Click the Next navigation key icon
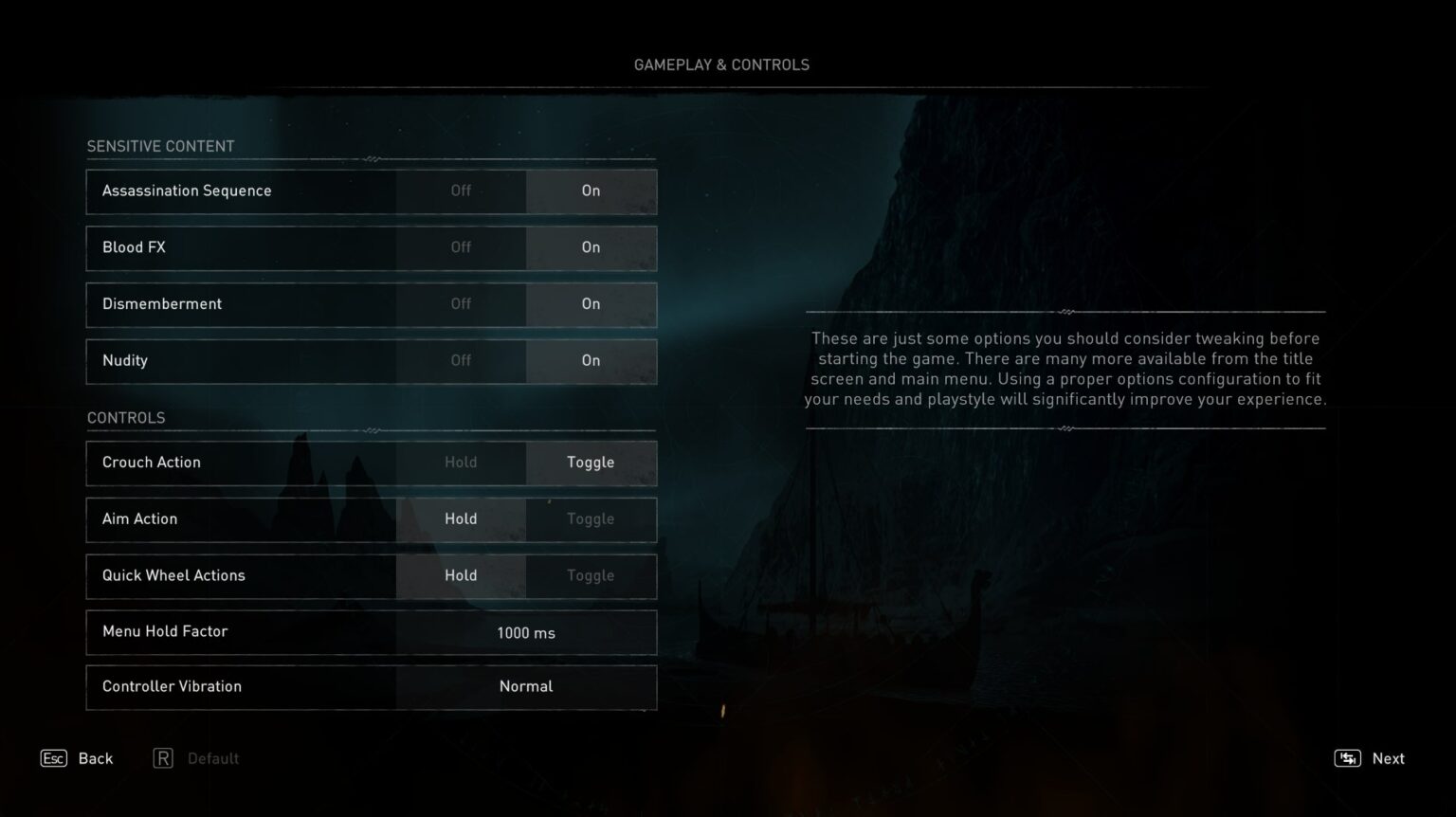This screenshot has height=817, width=1456. pos(1347,758)
